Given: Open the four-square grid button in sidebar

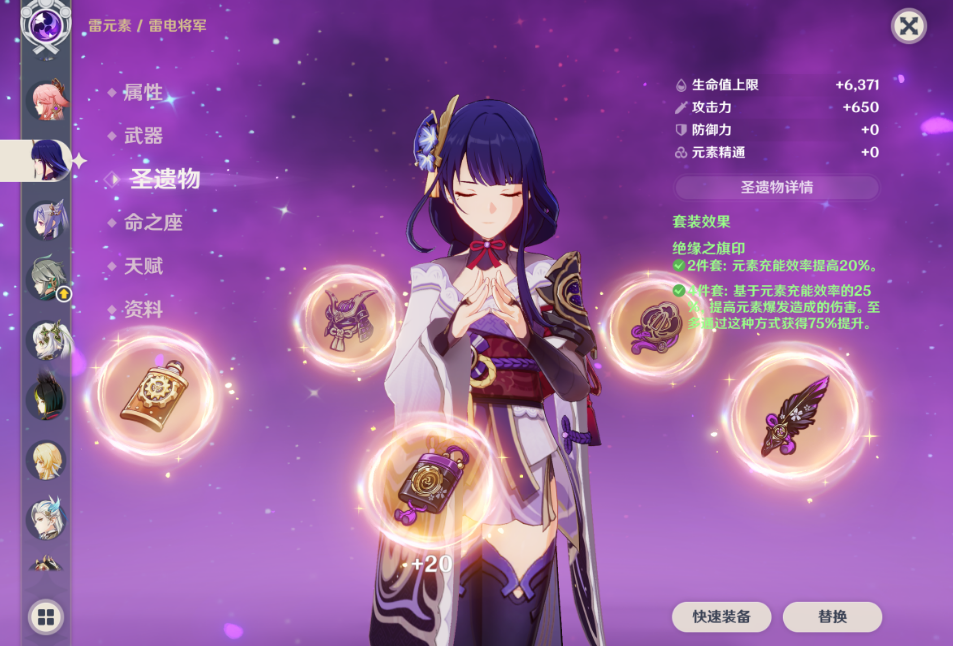Looking at the screenshot, I should [x=45, y=617].
